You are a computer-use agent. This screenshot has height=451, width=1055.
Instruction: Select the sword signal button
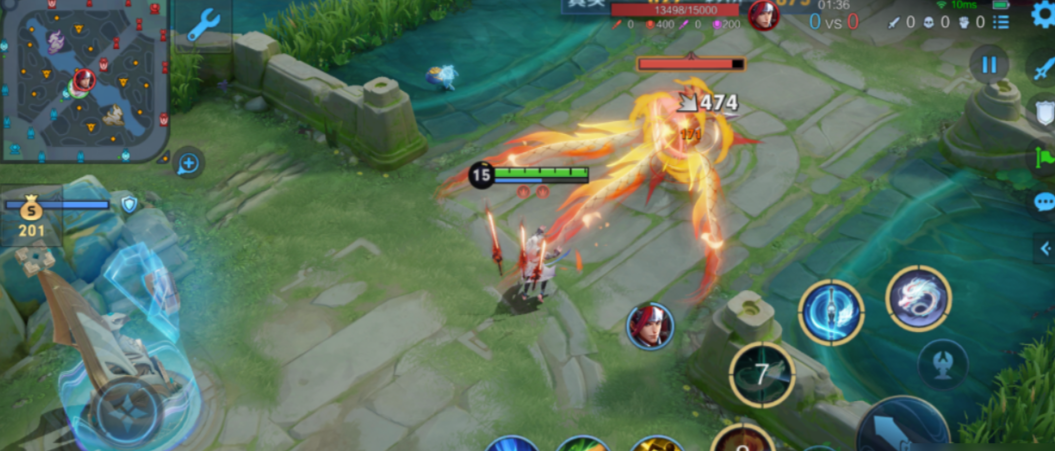pyautogui.click(x=1043, y=69)
